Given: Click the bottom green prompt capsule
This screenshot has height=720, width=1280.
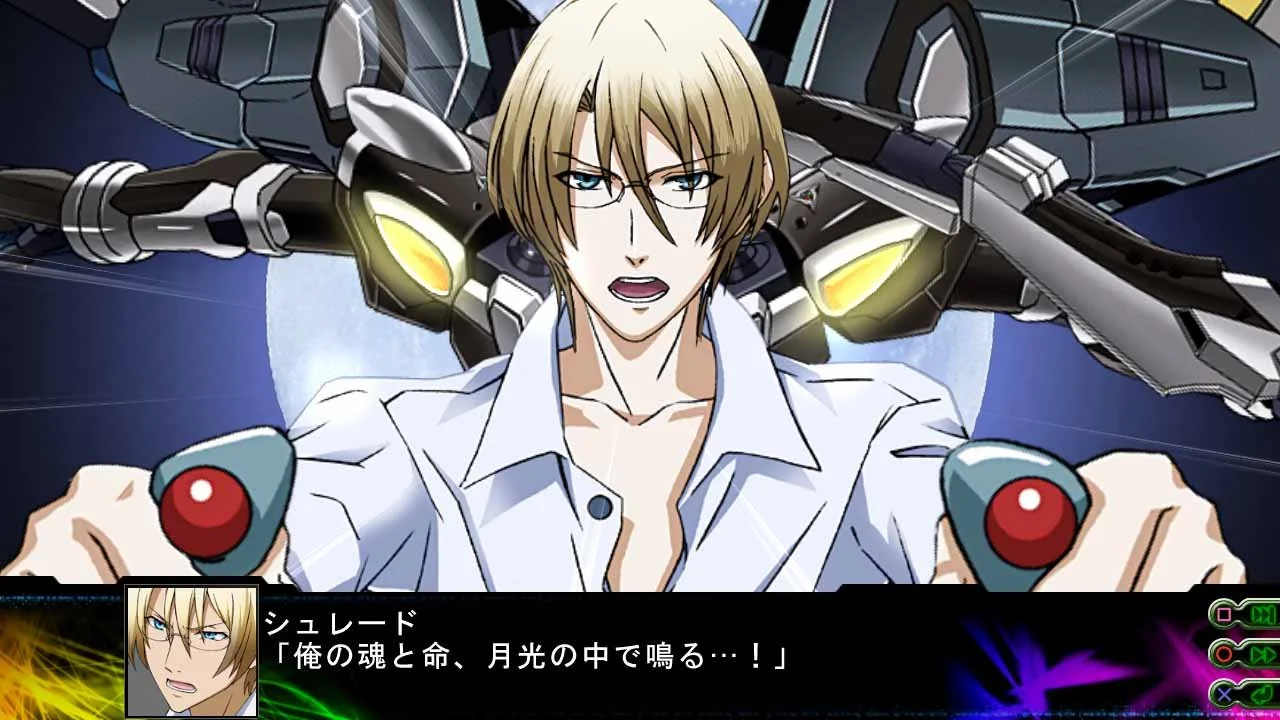Looking at the screenshot, I should click(x=1242, y=694).
